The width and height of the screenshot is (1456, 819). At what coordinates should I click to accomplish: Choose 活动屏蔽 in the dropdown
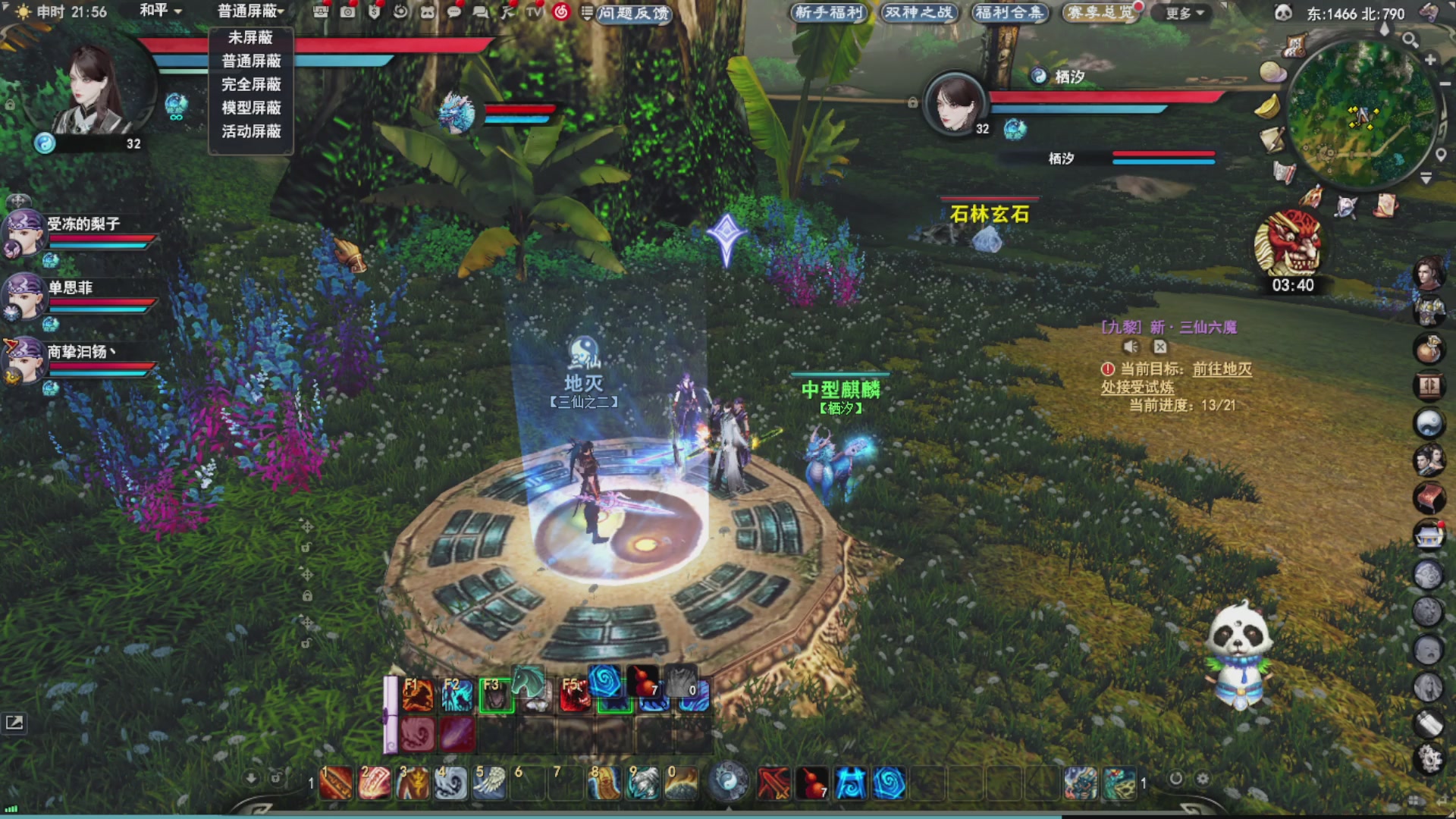point(251,131)
